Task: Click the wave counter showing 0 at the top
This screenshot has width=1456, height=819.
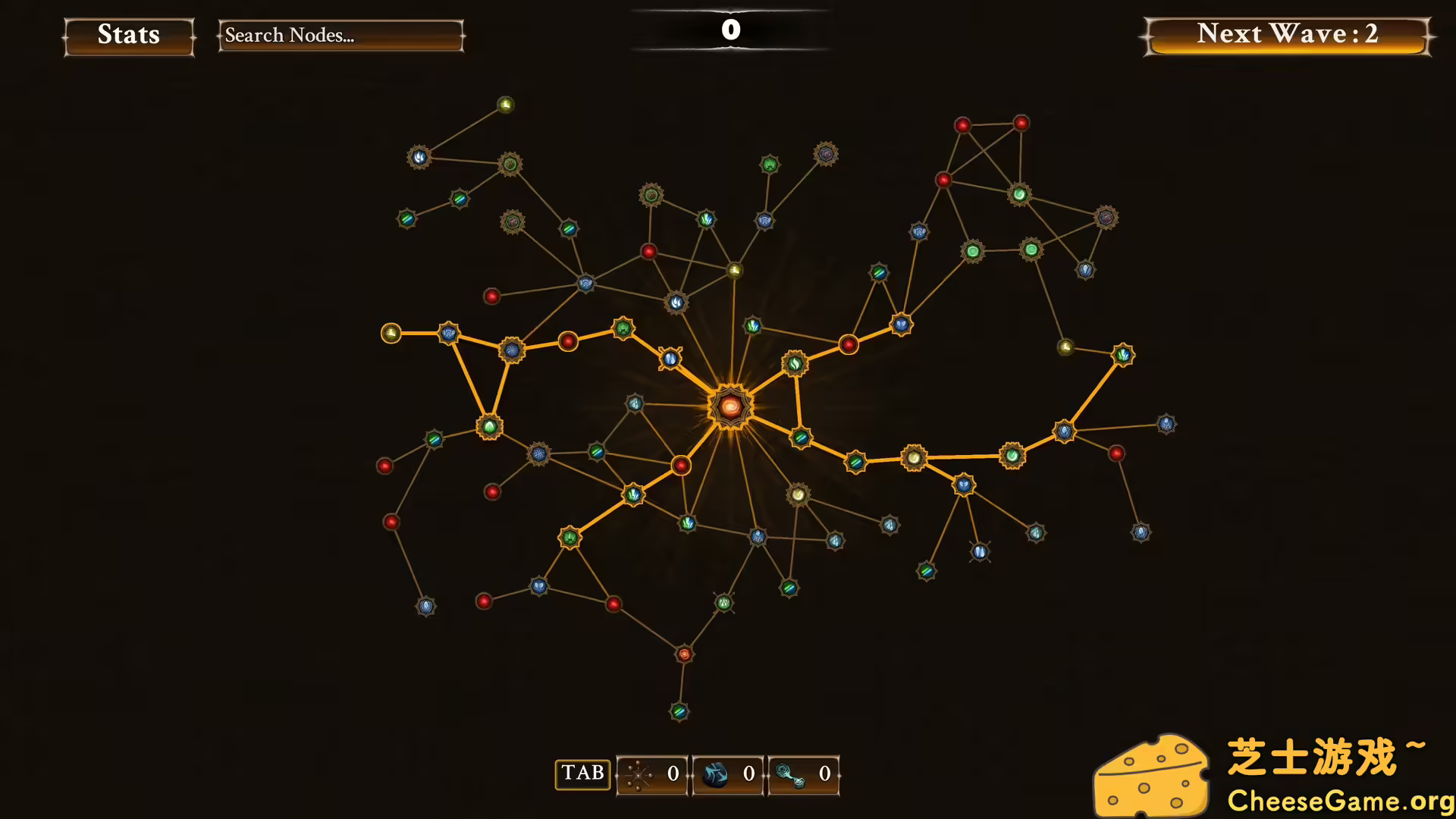Action: [730, 30]
